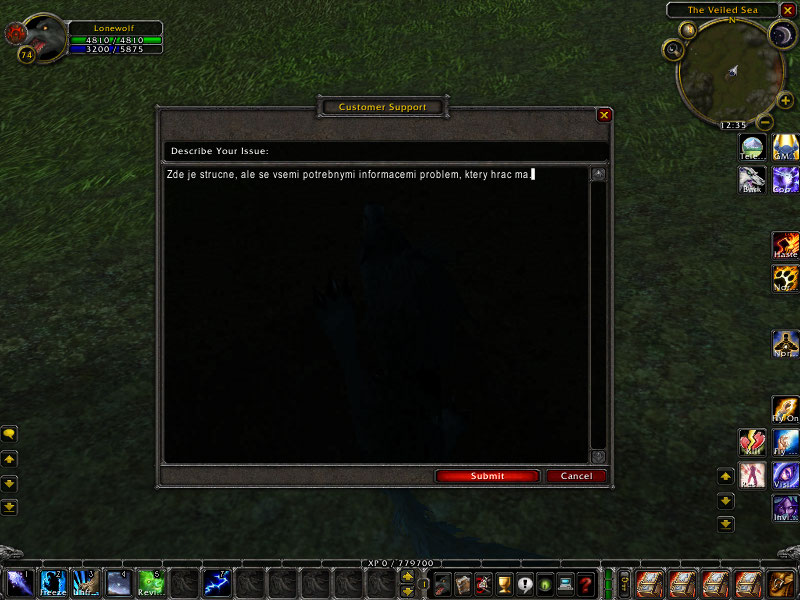Use the Kill broken heart command

[x=752, y=443]
